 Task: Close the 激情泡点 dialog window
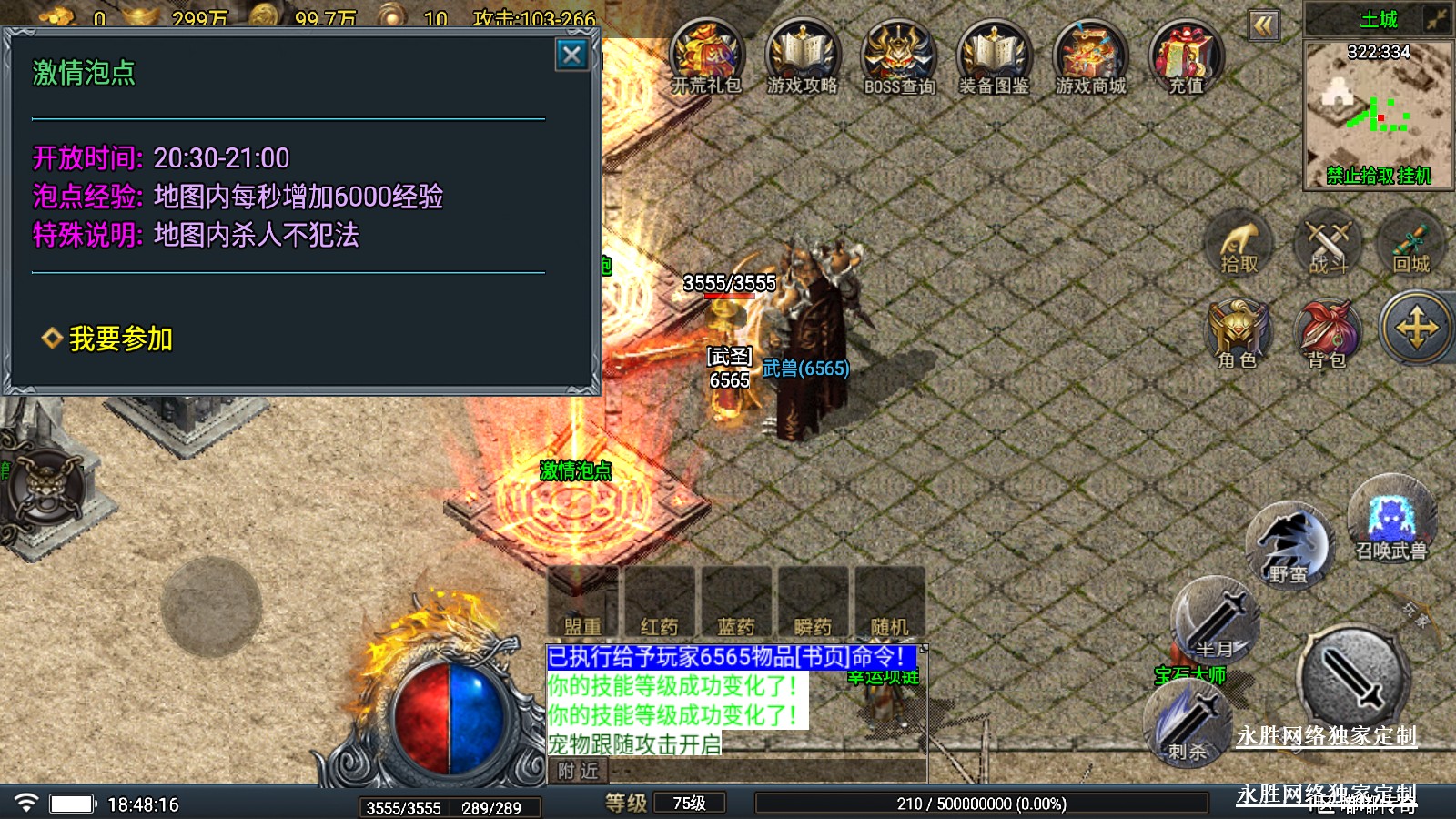coord(571,56)
